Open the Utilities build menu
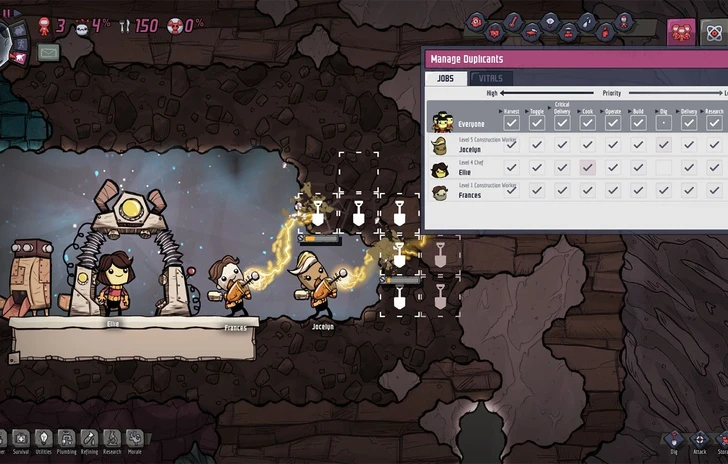This screenshot has width=728, height=464. click(44, 438)
